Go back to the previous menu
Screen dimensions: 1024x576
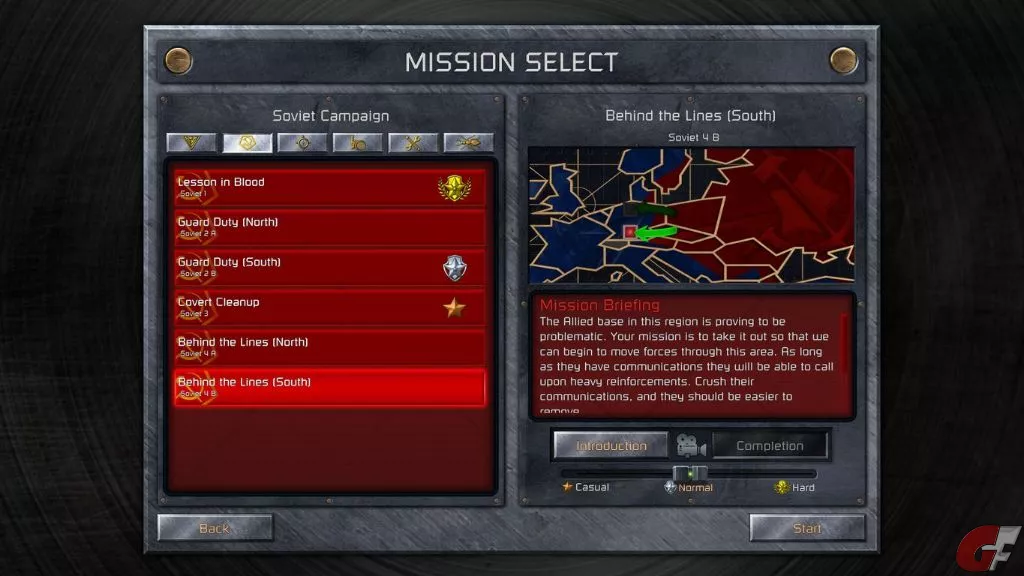tap(215, 528)
